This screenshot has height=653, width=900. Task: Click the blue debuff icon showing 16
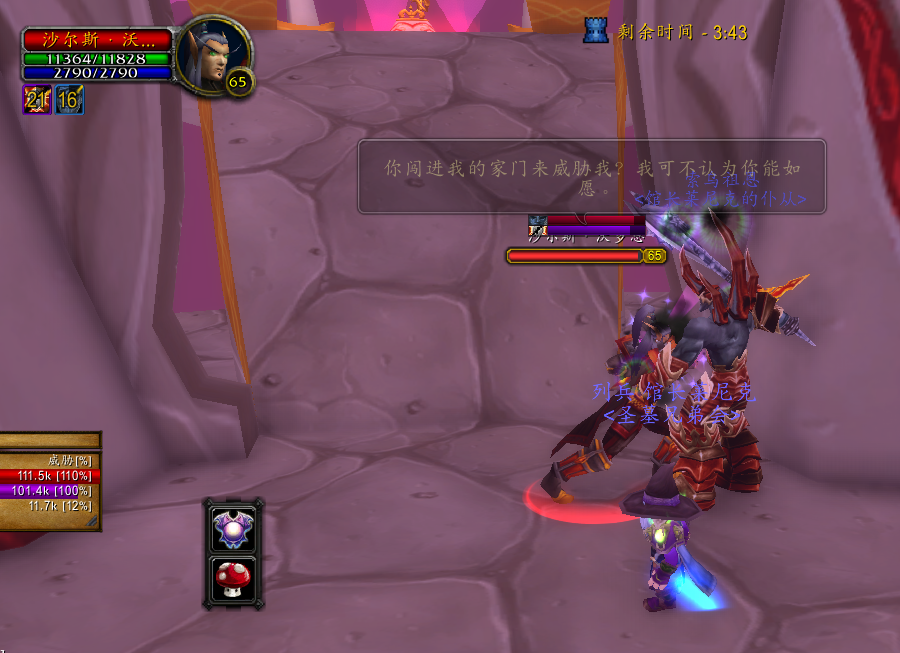[69, 99]
